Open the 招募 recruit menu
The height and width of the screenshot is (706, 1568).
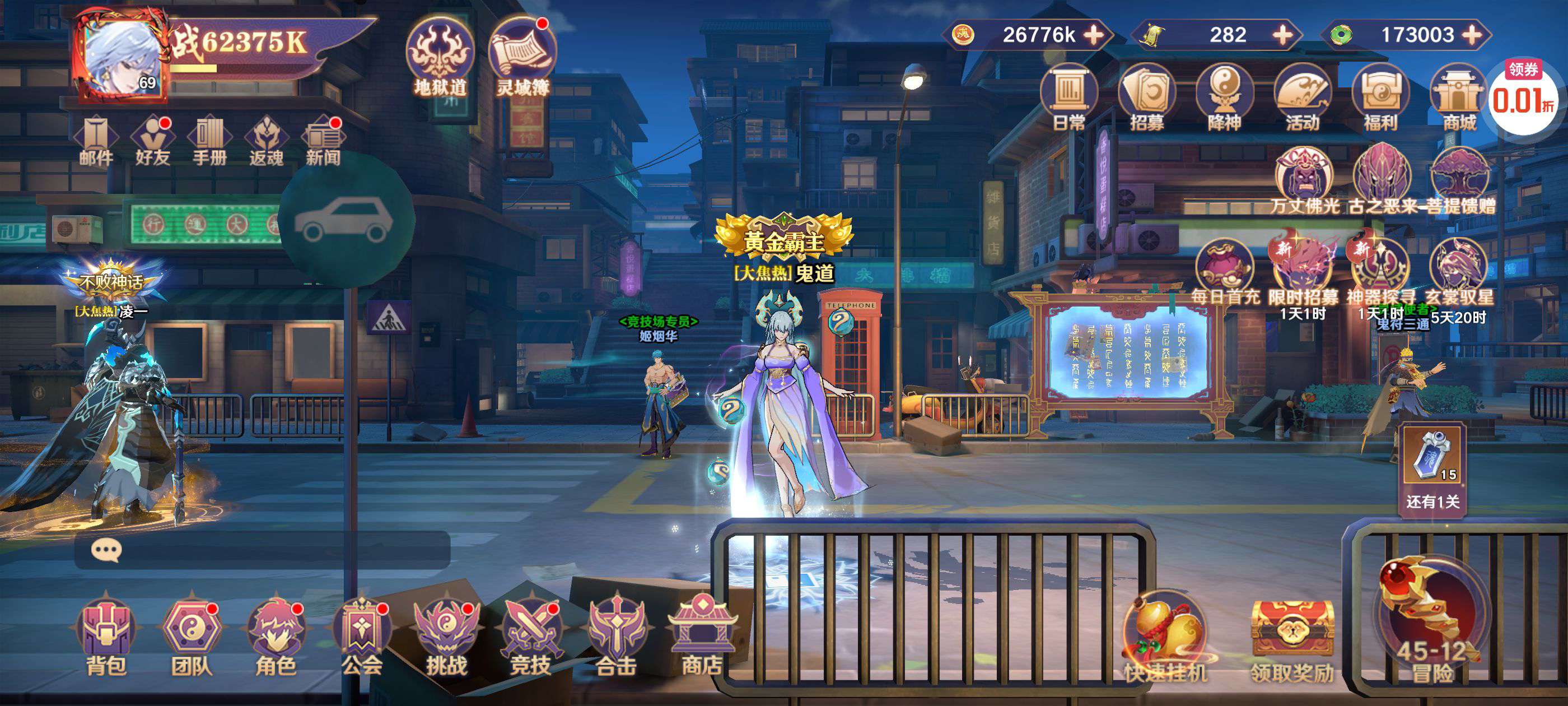pos(1147,97)
